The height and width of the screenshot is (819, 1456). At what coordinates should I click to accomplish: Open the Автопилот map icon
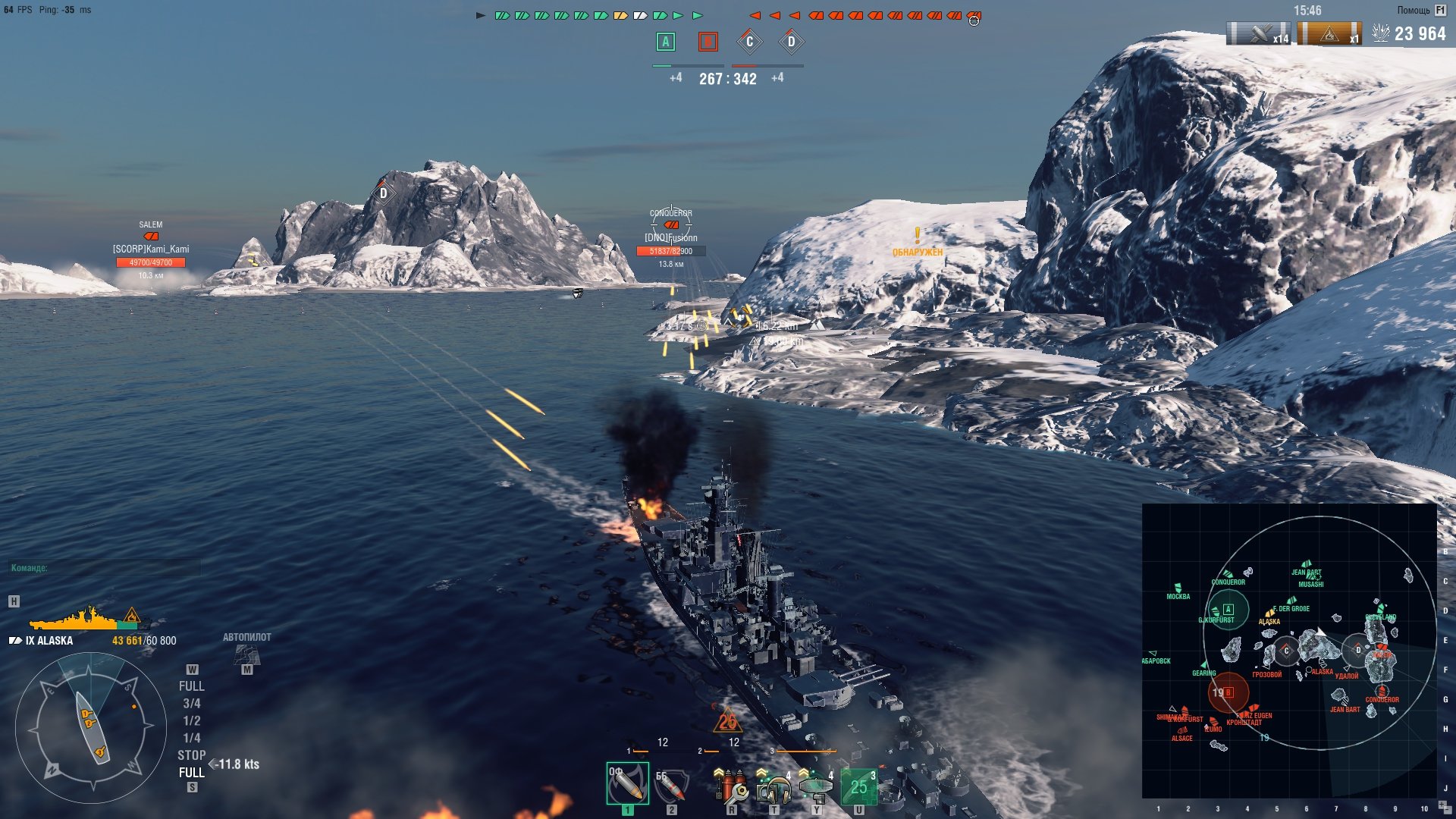point(246,654)
